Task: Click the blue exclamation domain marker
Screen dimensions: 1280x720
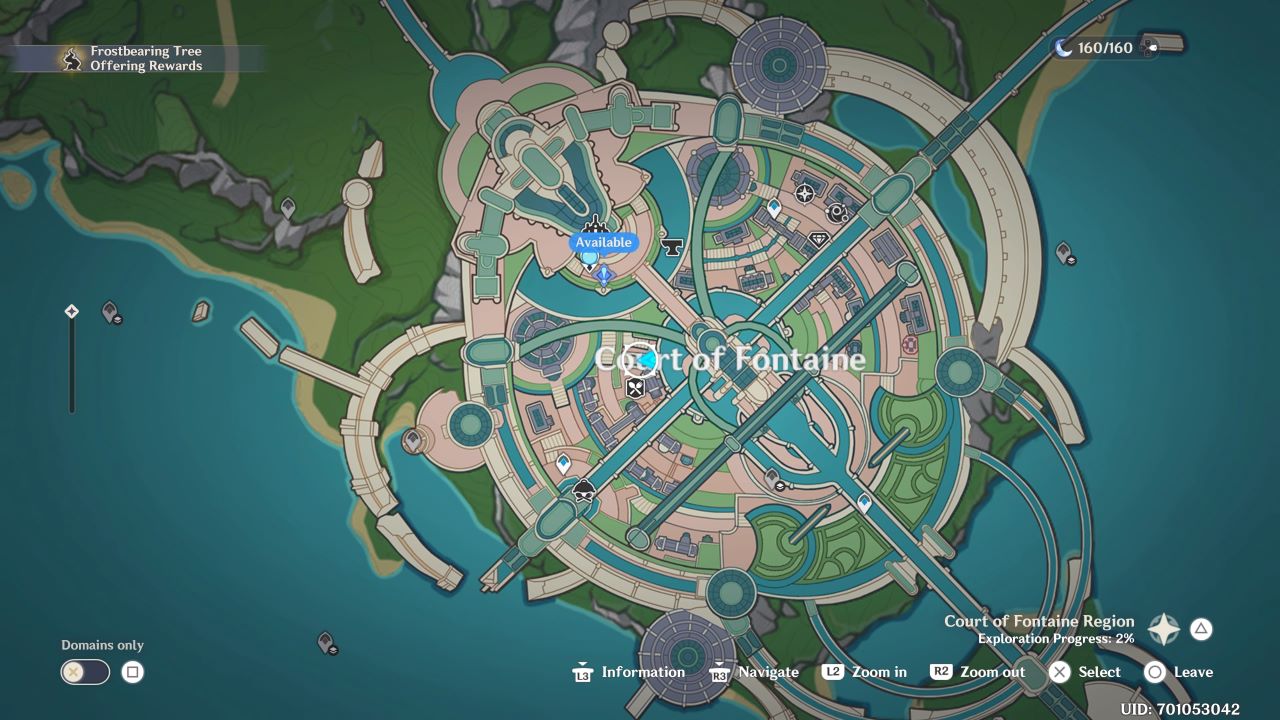Action: pos(604,276)
